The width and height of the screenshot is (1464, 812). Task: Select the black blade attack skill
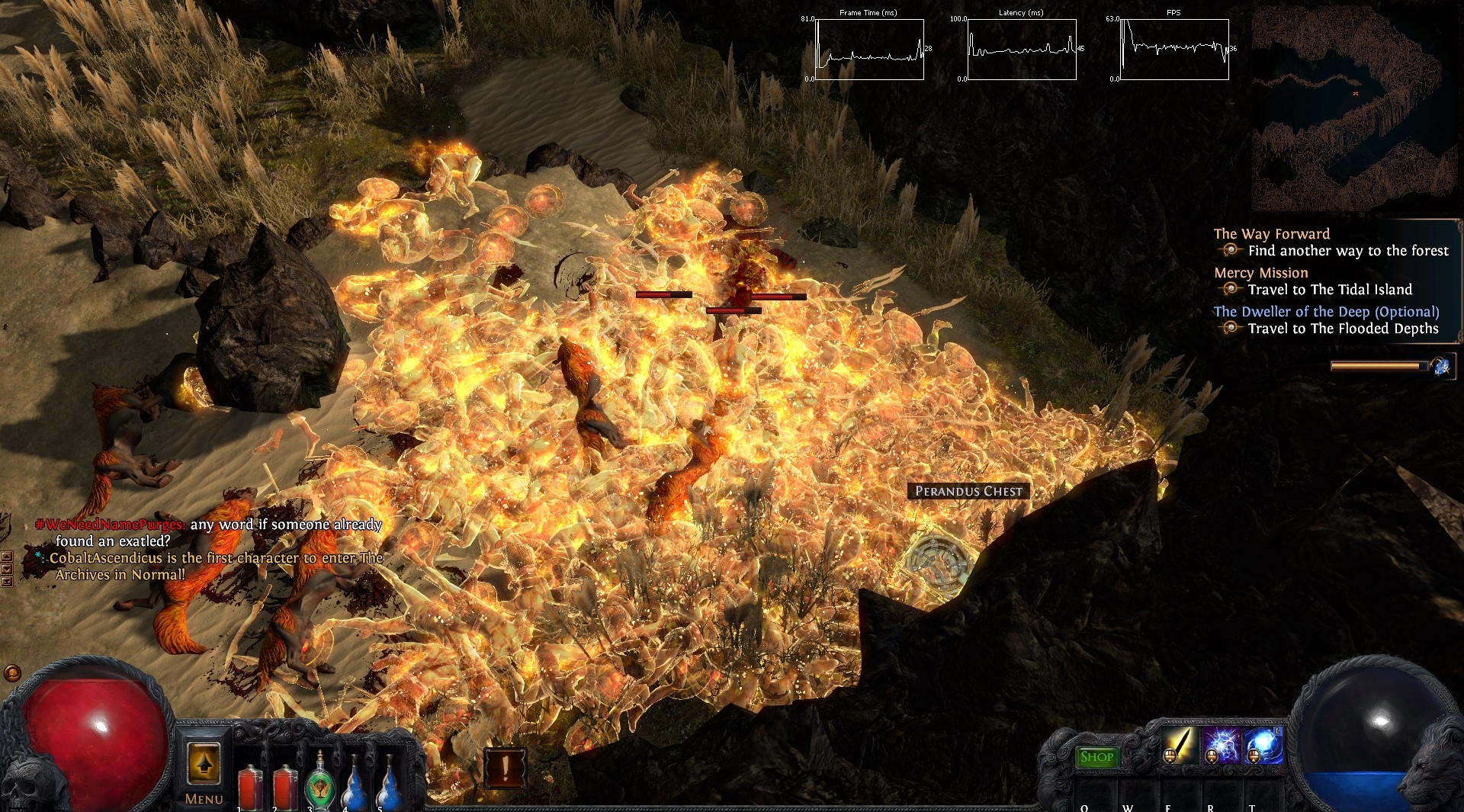pos(1179,745)
